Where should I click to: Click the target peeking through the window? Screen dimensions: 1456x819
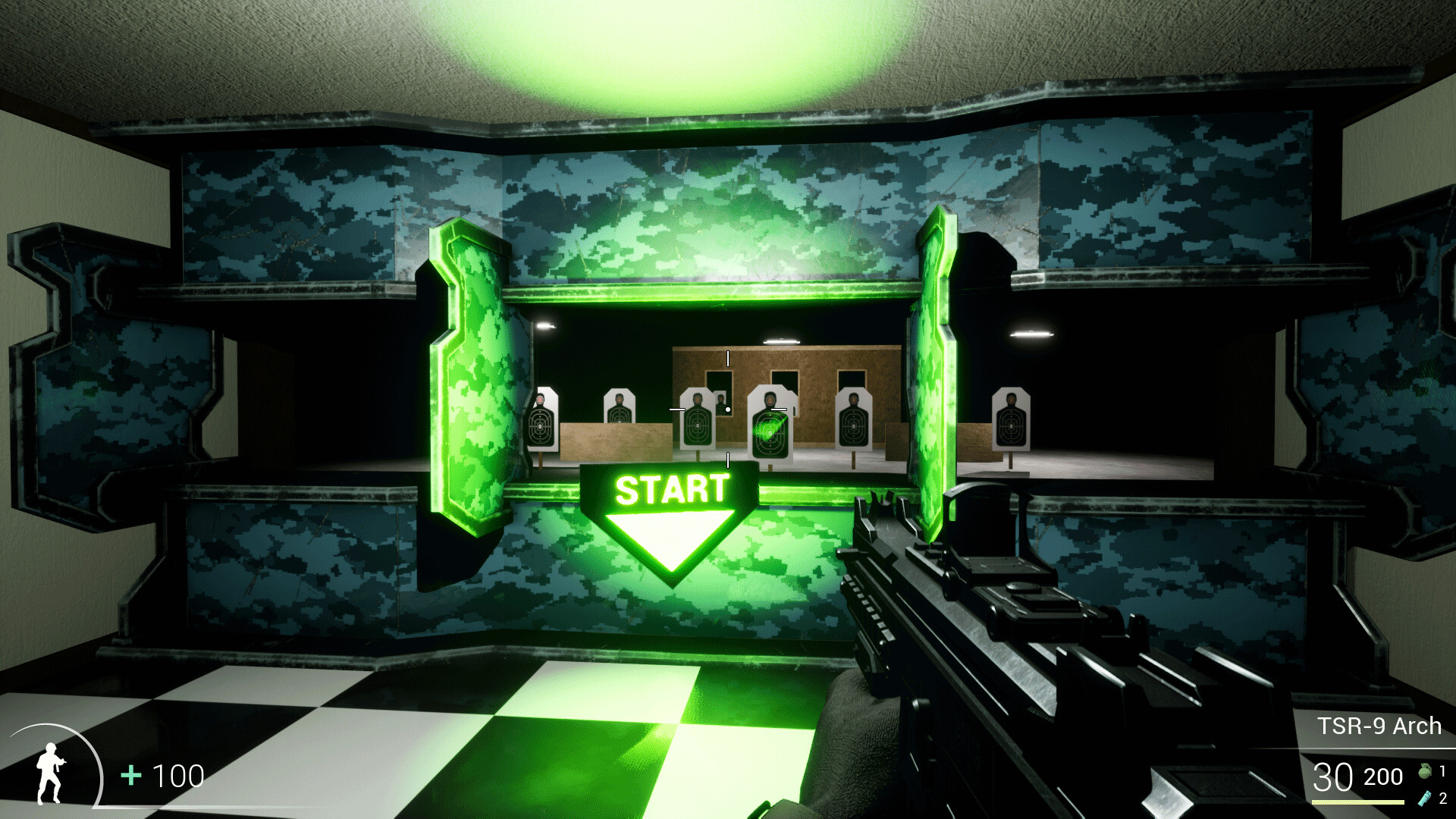[x=720, y=402]
